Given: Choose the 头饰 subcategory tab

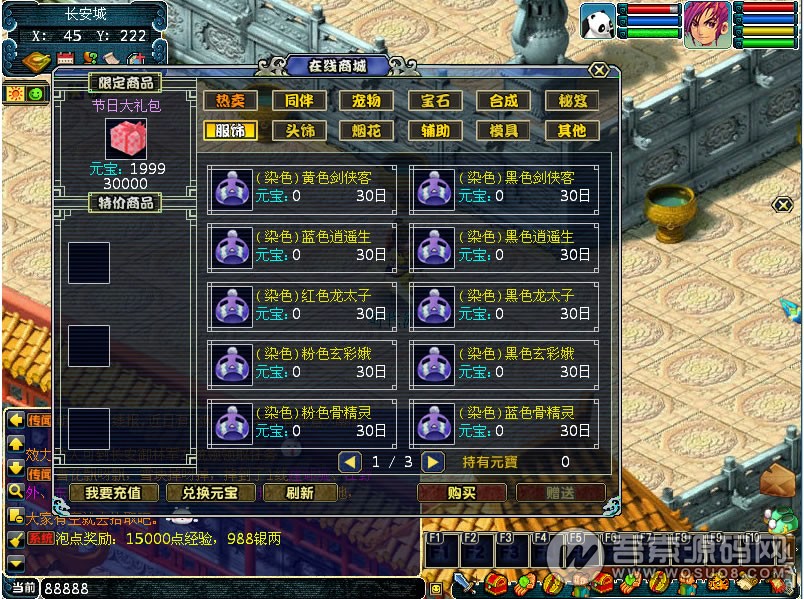Looking at the screenshot, I should [x=299, y=130].
